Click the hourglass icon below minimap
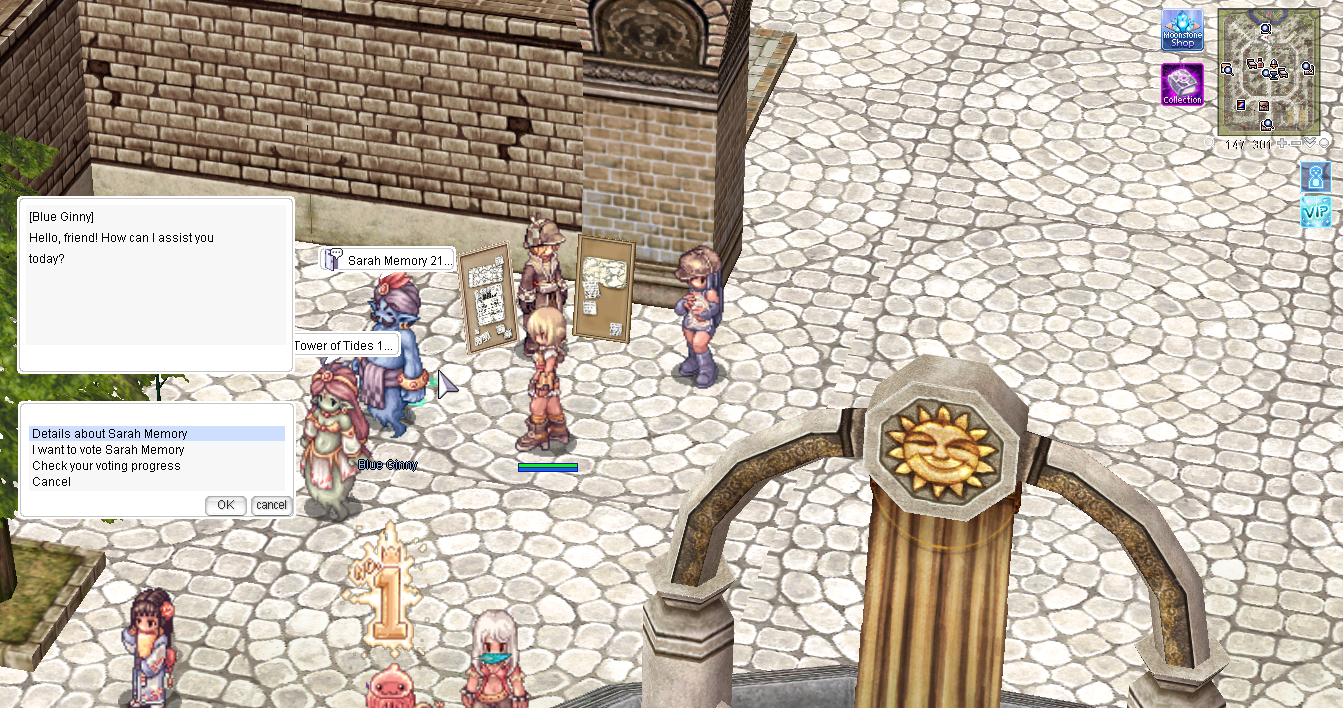1343x708 pixels. (1315, 178)
